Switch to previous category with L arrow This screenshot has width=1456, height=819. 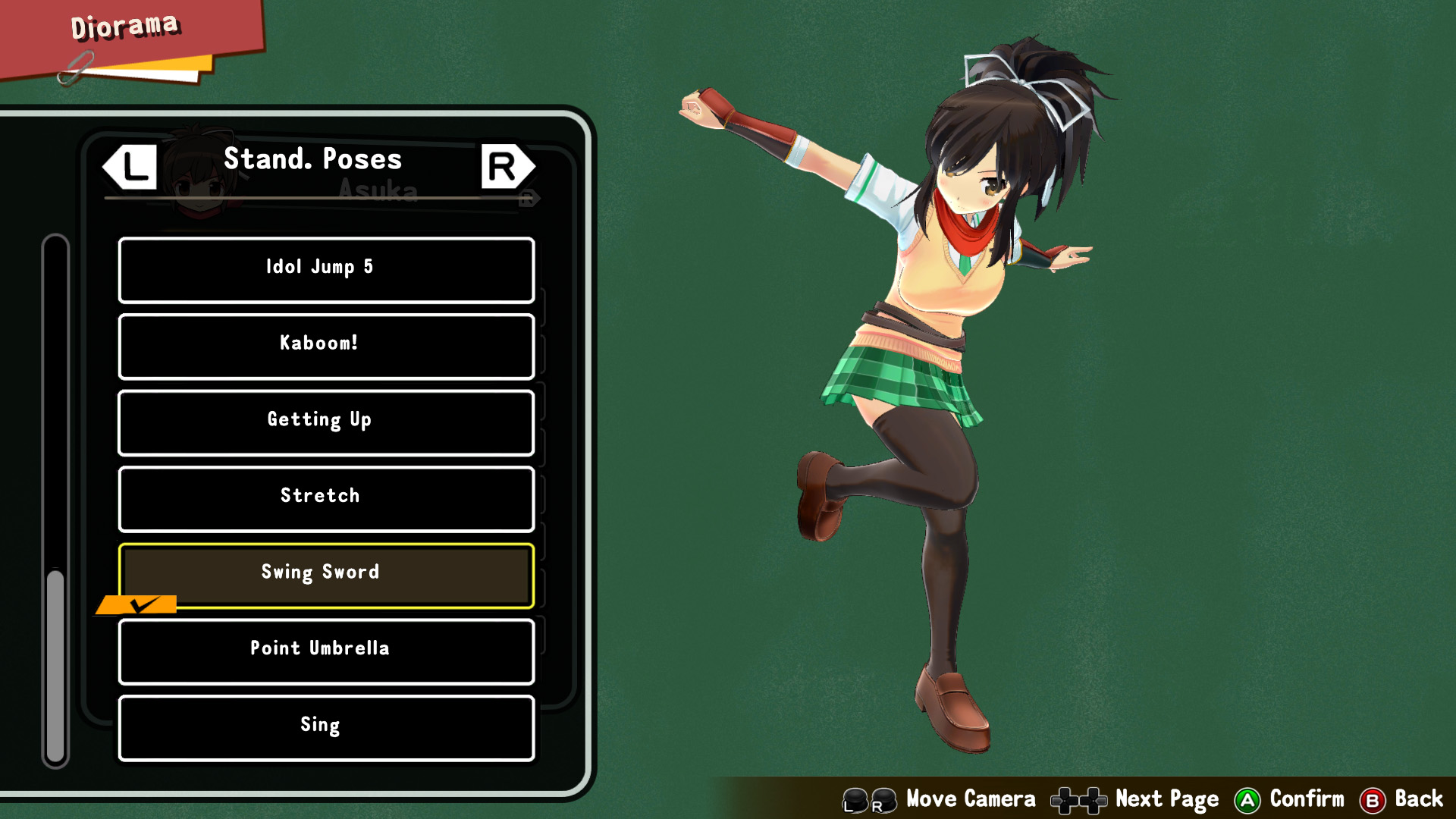[130, 167]
